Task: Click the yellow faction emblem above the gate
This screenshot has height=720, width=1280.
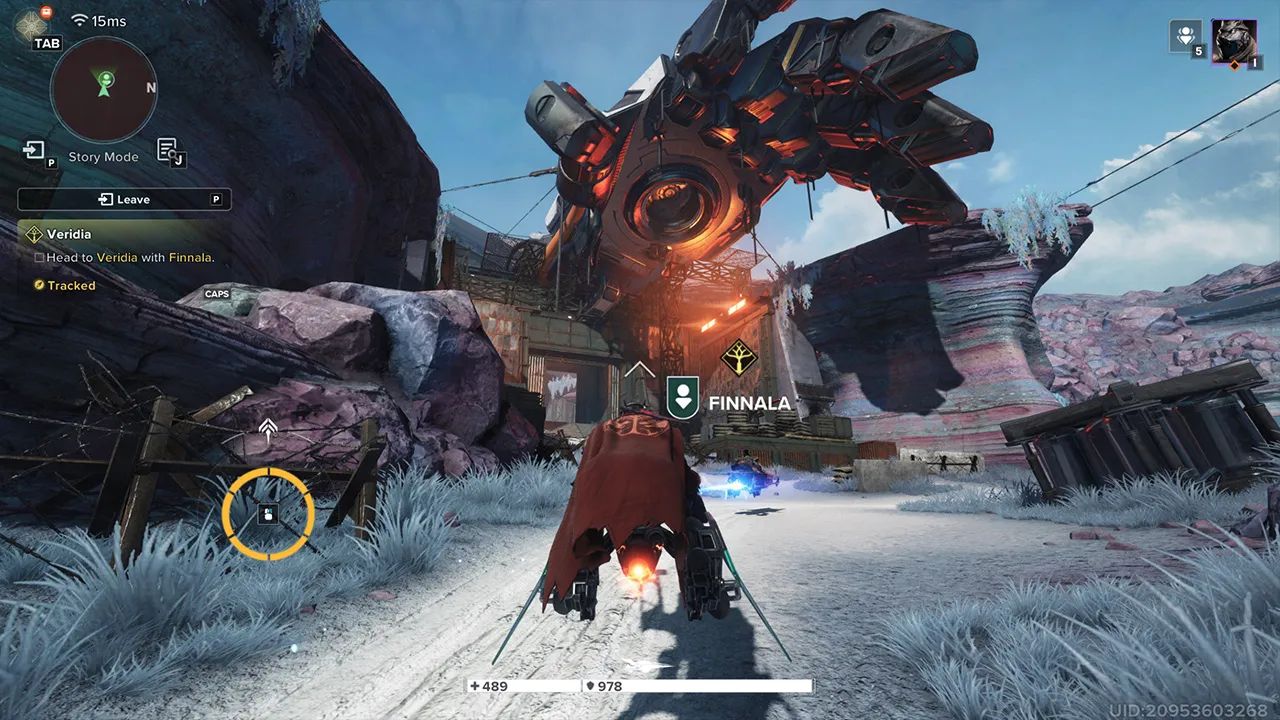Action: pos(741,360)
